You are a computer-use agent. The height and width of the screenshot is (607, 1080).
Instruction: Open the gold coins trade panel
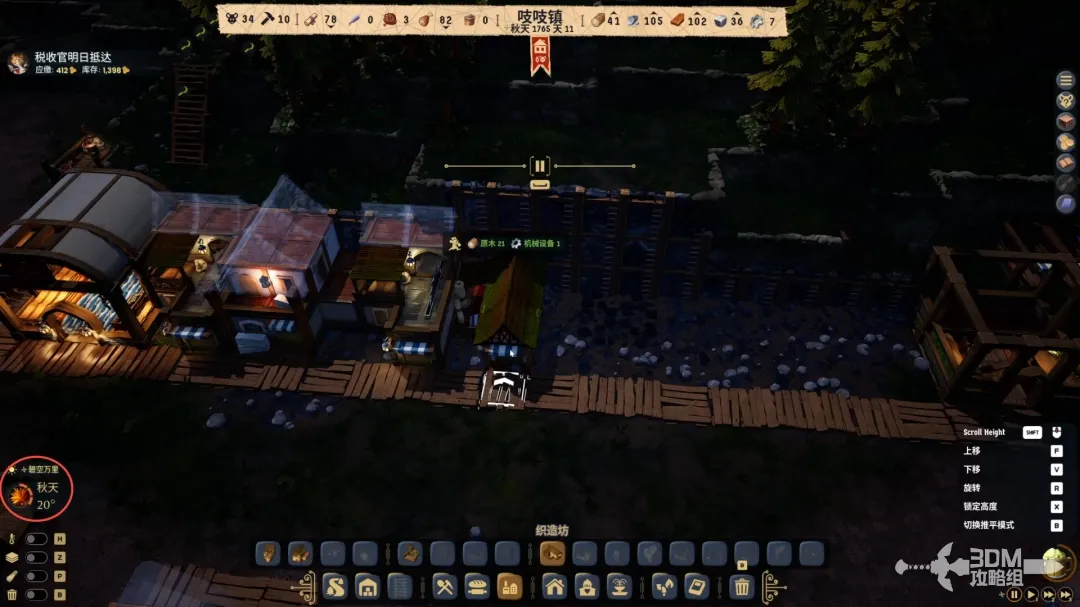(x=1065, y=142)
